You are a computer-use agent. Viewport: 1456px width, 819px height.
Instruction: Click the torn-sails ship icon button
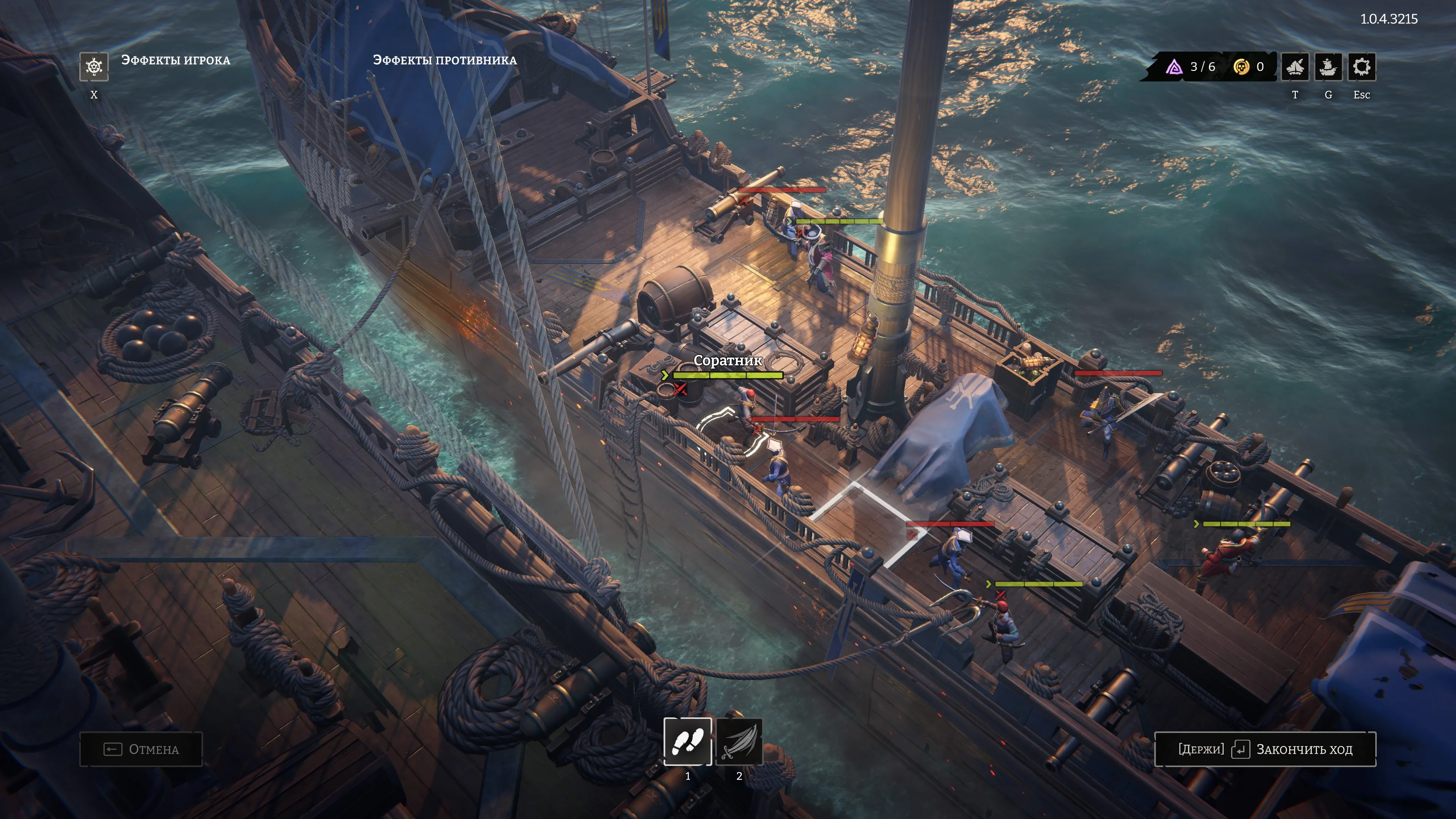[x=1294, y=67]
